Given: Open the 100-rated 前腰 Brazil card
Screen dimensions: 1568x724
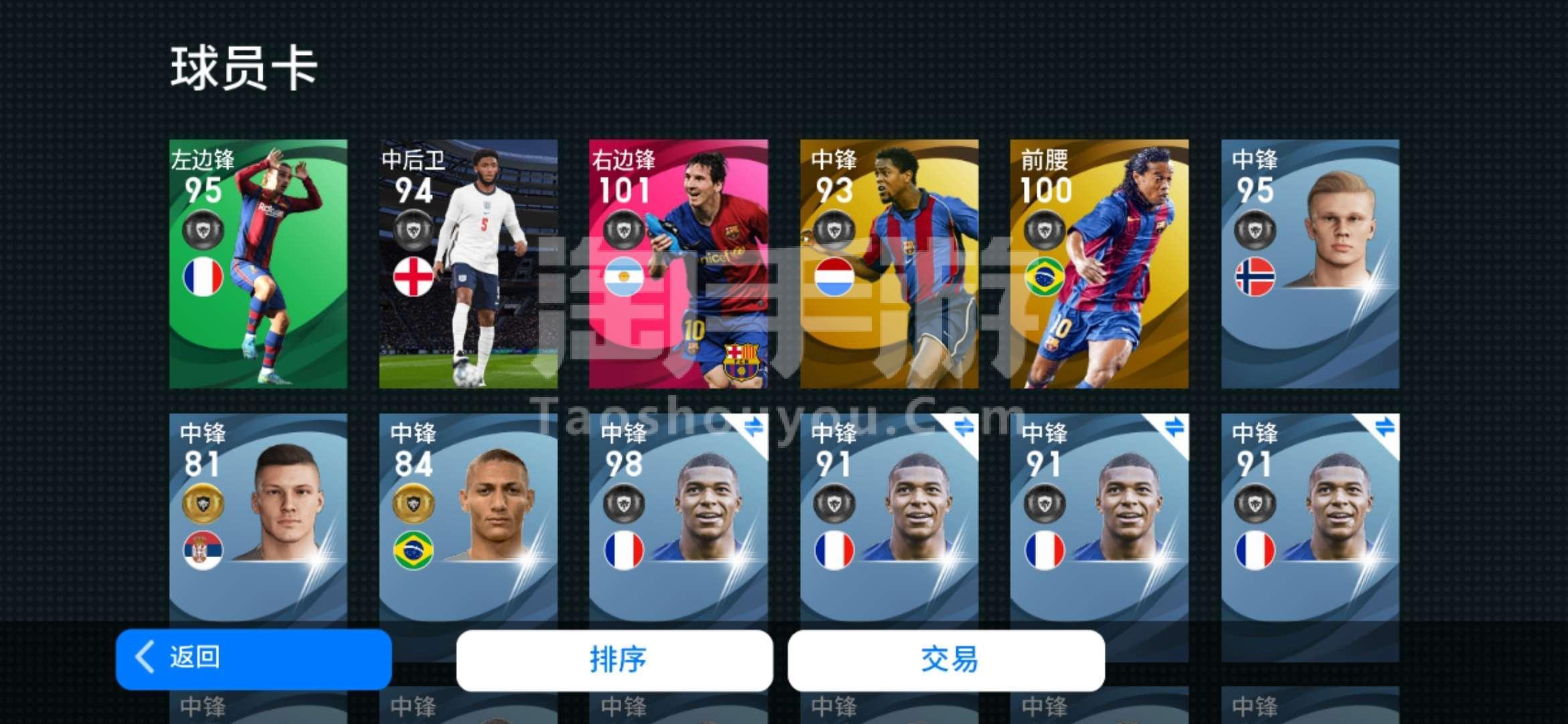Looking at the screenshot, I should [1099, 263].
